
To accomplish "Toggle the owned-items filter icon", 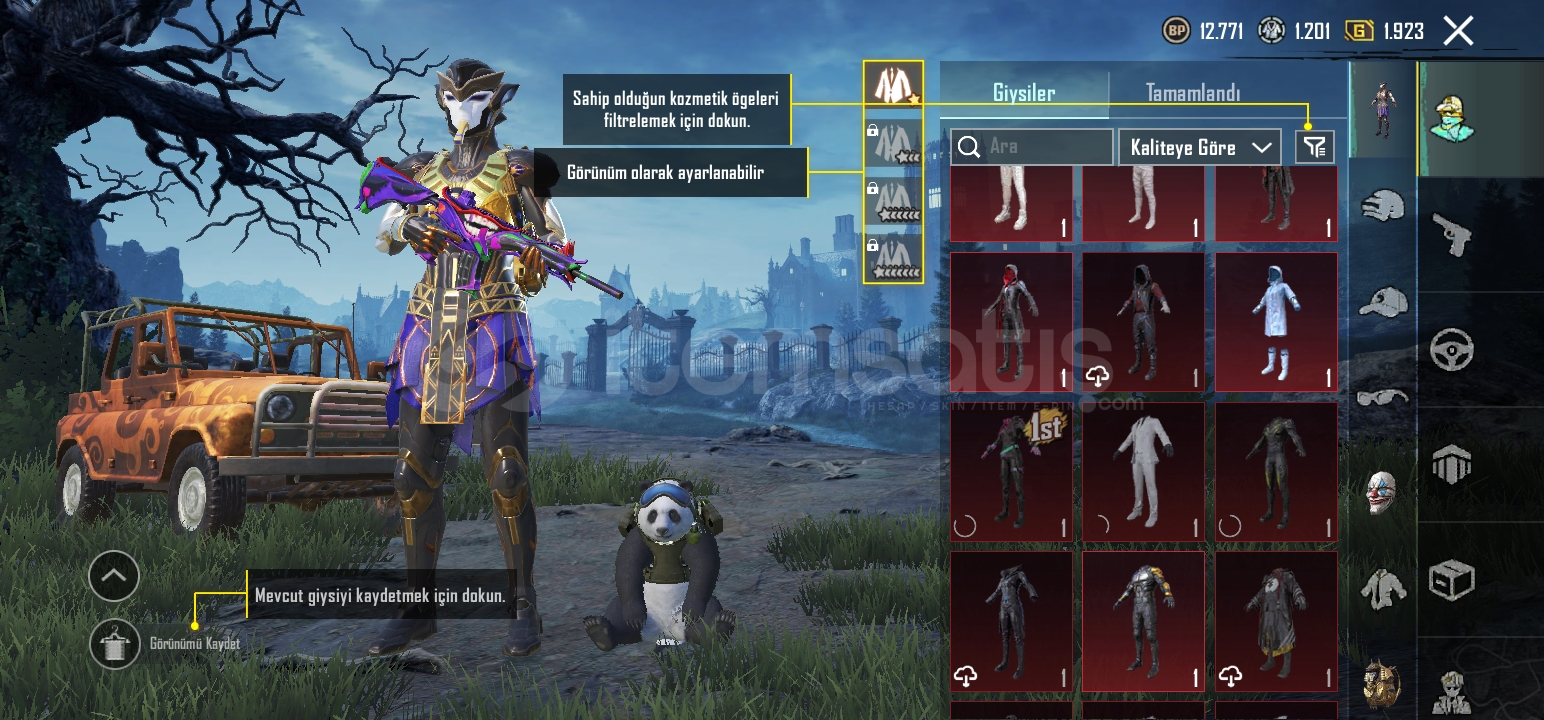I will pos(1314,147).
